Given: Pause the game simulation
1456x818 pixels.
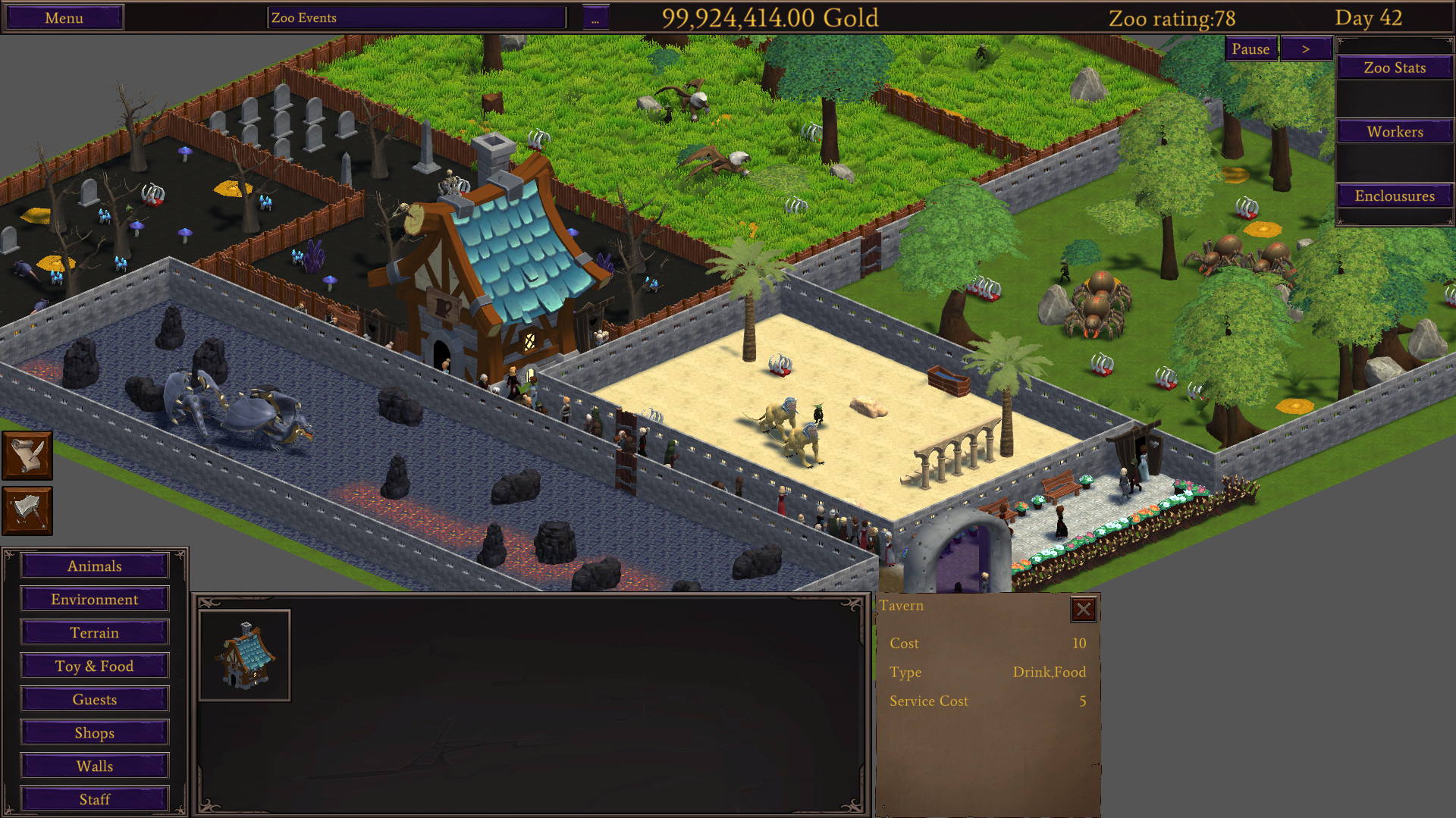Looking at the screenshot, I should pos(1250,49).
